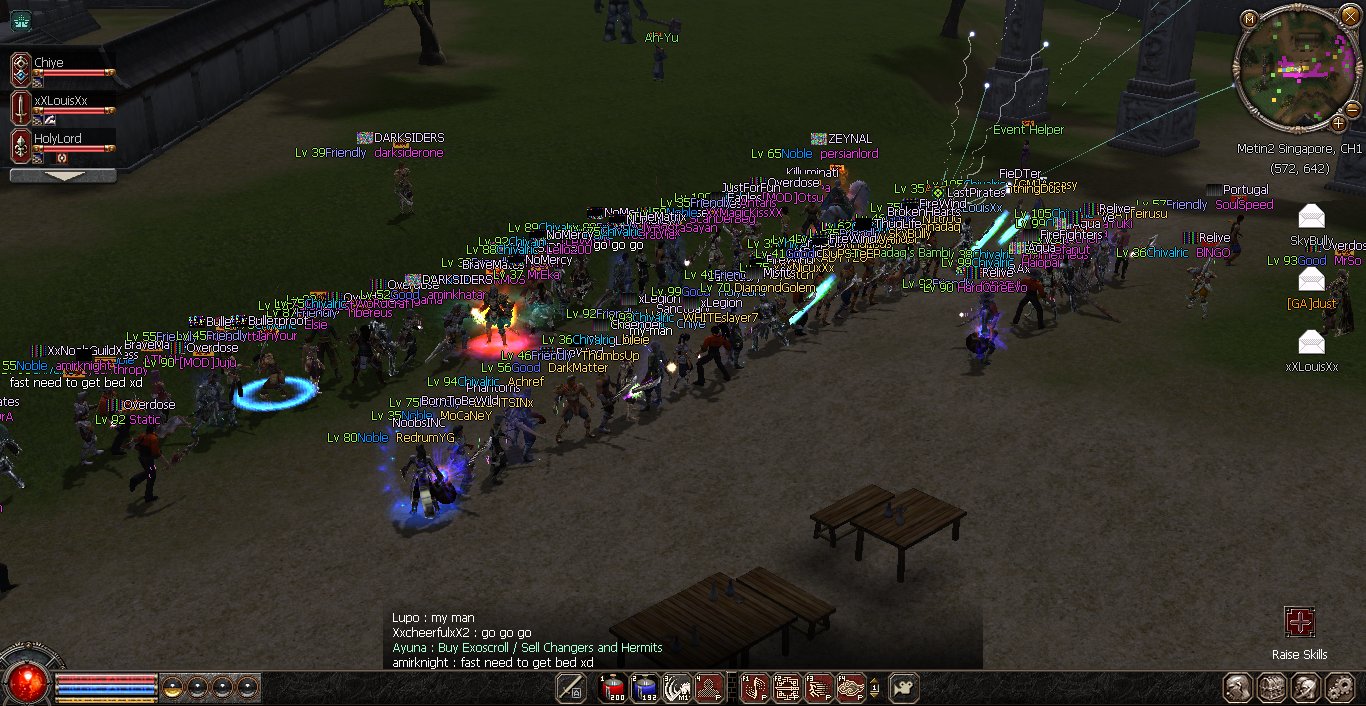Open the whisper envelope from xXLouisXx
This screenshot has height=706, width=1366.
(1311, 342)
